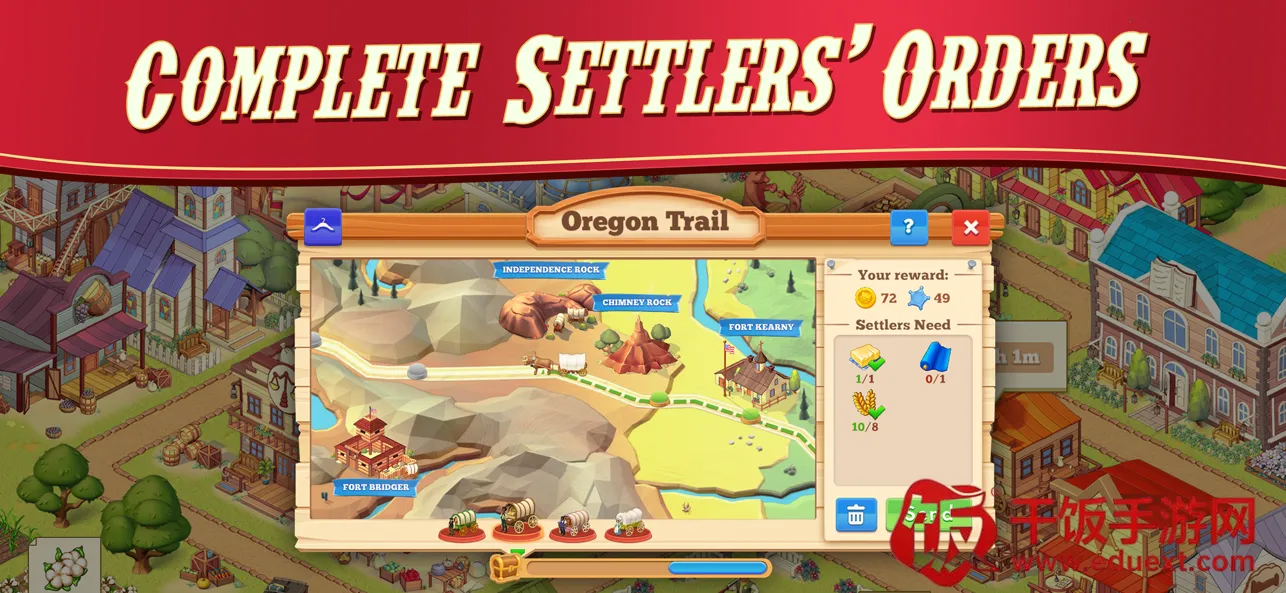Select the Chimney Rock map label

point(637,302)
